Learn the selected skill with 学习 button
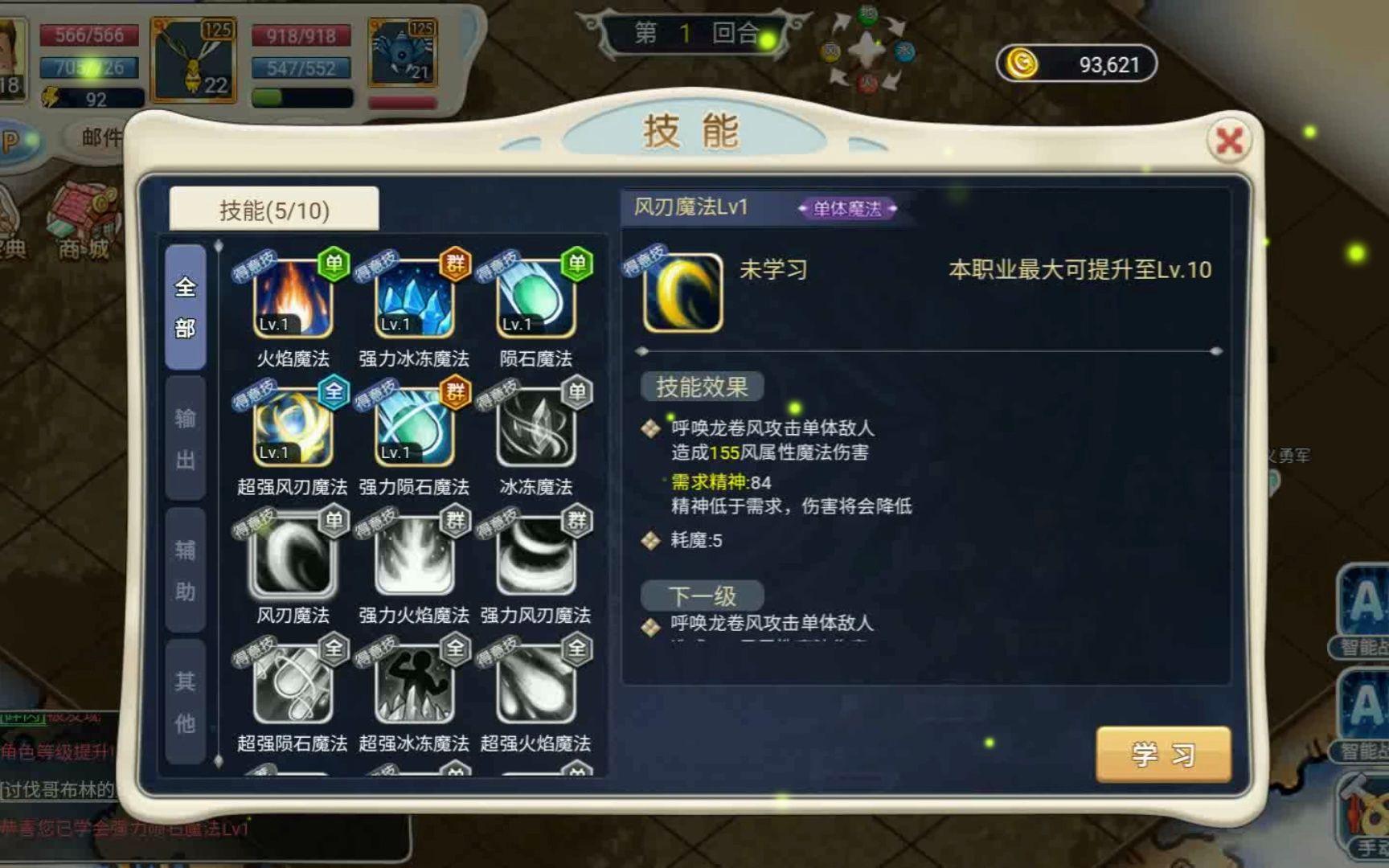The width and height of the screenshot is (1389, 868). 1162,754
